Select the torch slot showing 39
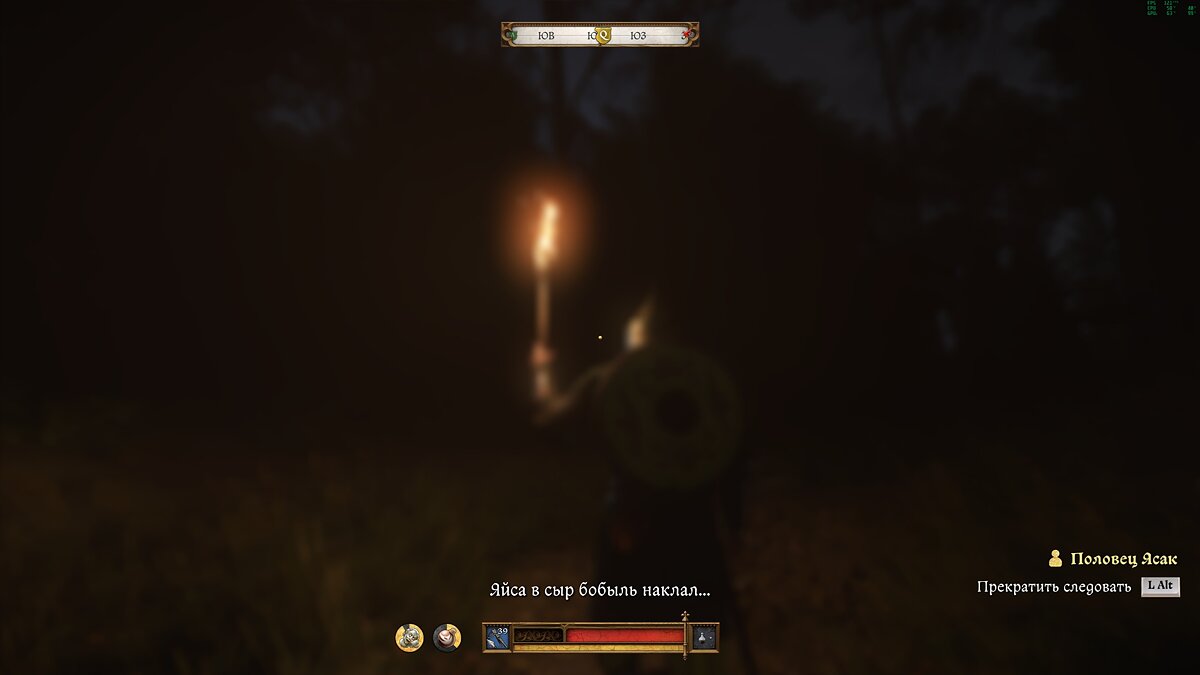This screenshot has width=1200, height=675. tap(498, 636)
